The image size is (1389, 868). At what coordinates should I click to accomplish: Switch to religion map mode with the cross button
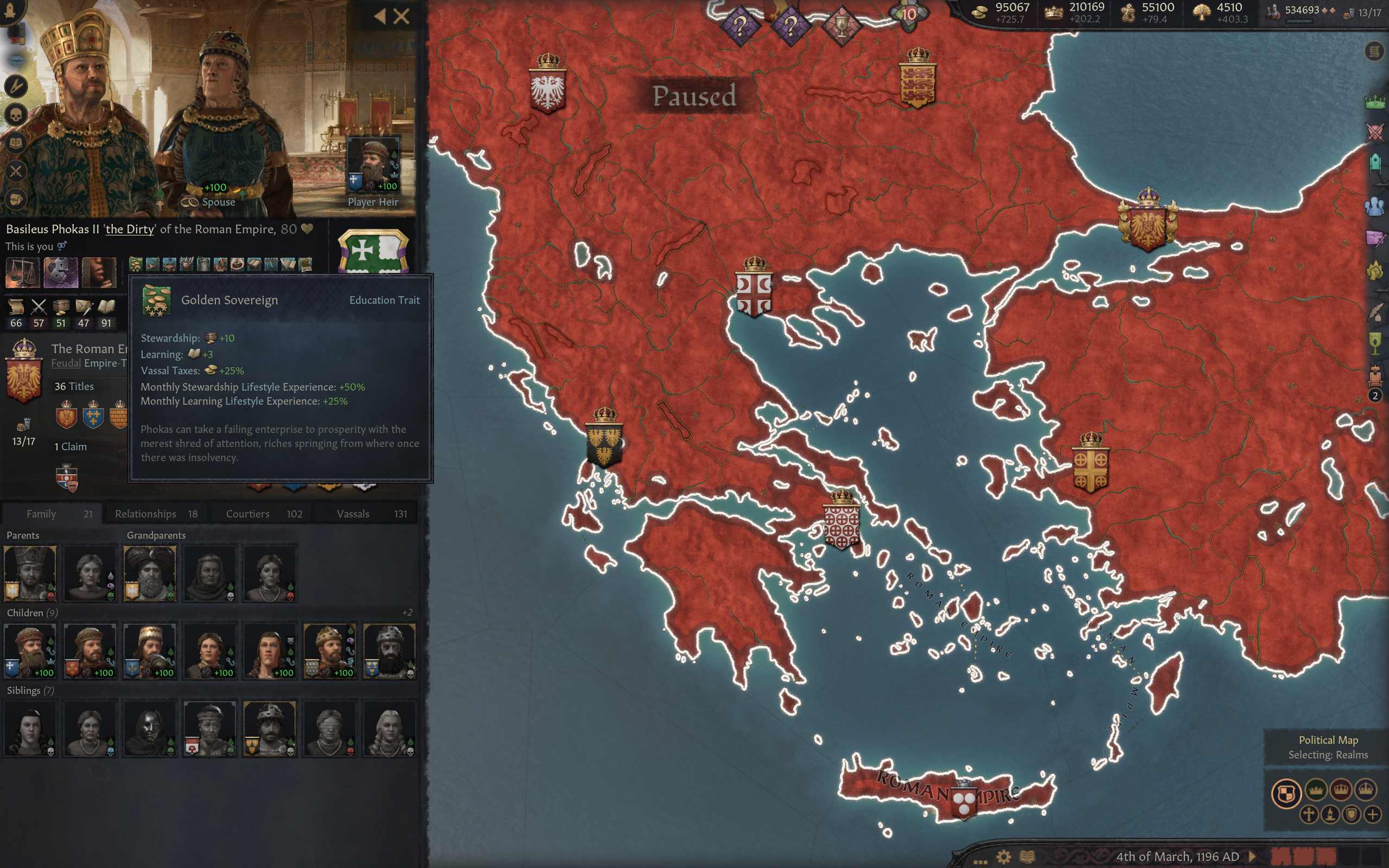coord(1310,814)
